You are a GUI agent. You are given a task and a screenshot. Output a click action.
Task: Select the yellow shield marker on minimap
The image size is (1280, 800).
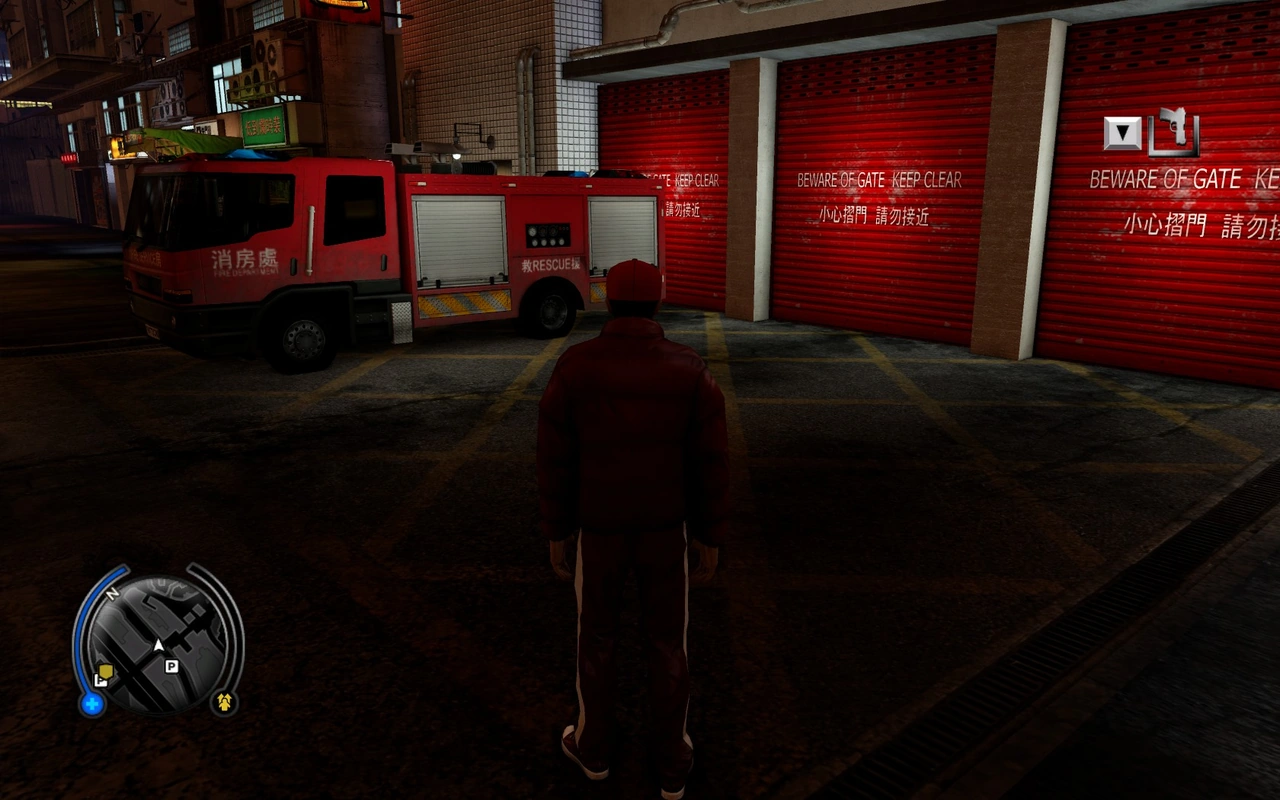105,672
